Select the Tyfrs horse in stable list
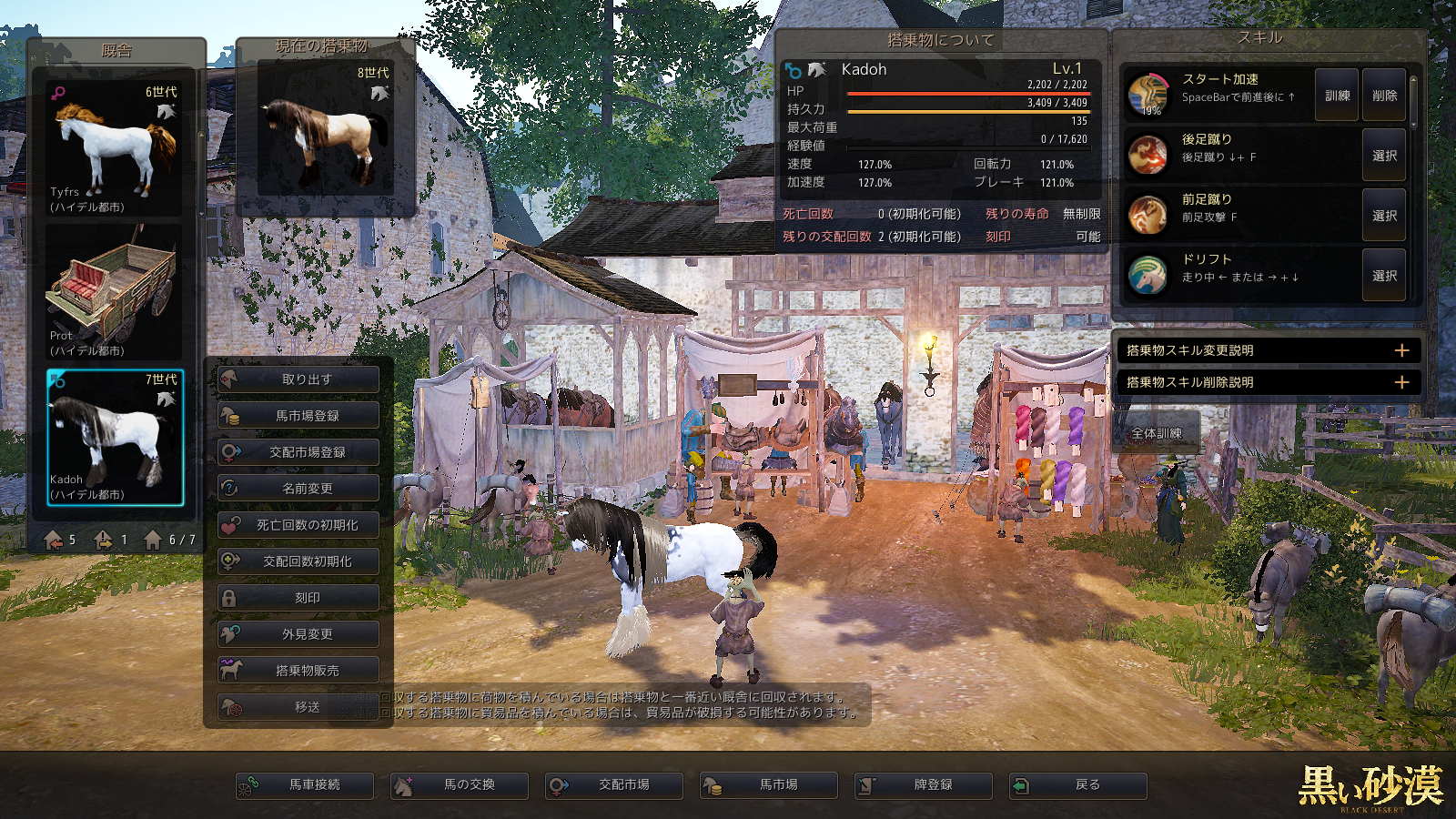Viewport: 1456px width, 819px height. (115, 147)
